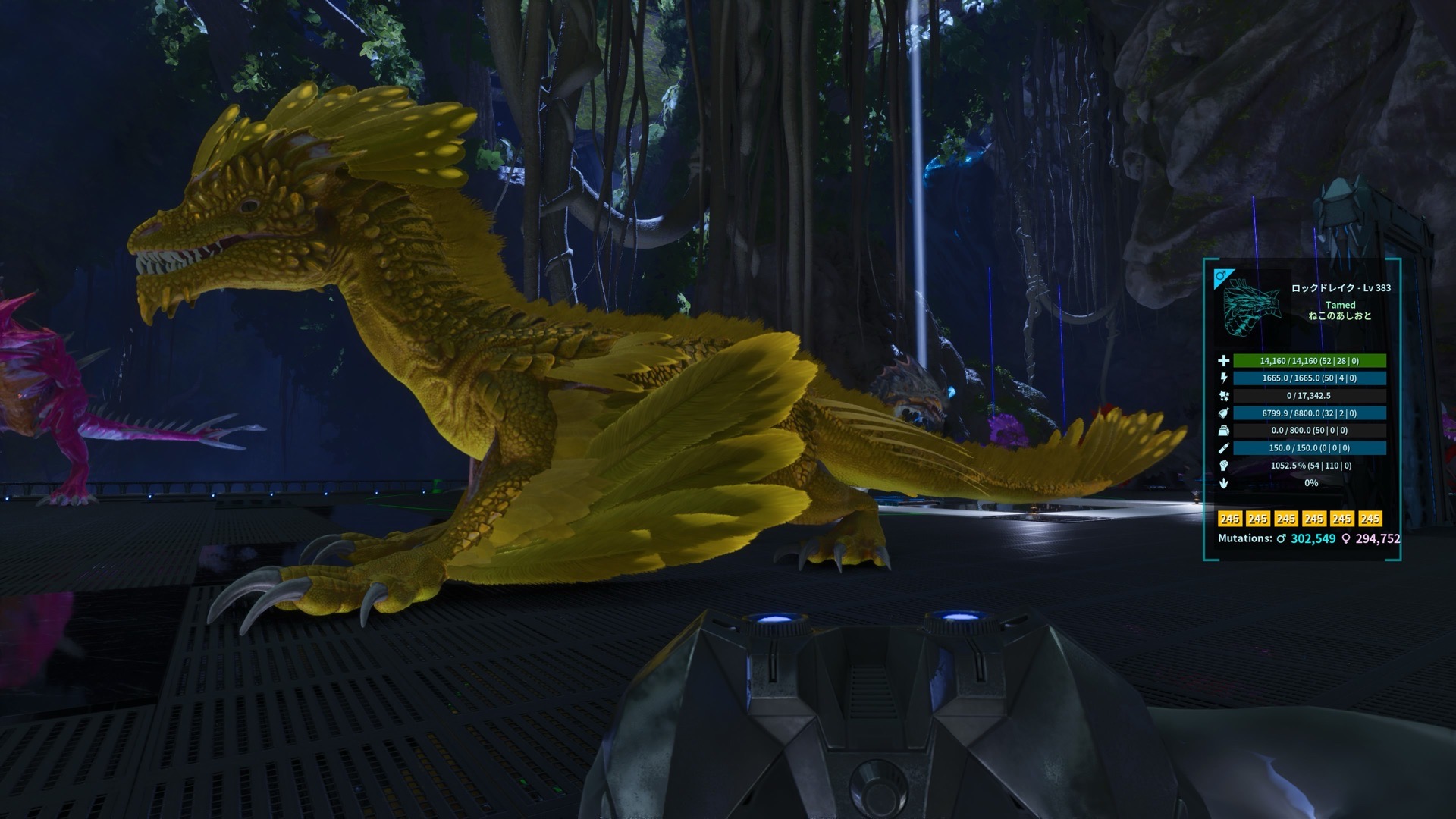Select the weight stat icon
Image resolution: width=1456 pixels, height=819 pixels.
tap(1223, 431)
